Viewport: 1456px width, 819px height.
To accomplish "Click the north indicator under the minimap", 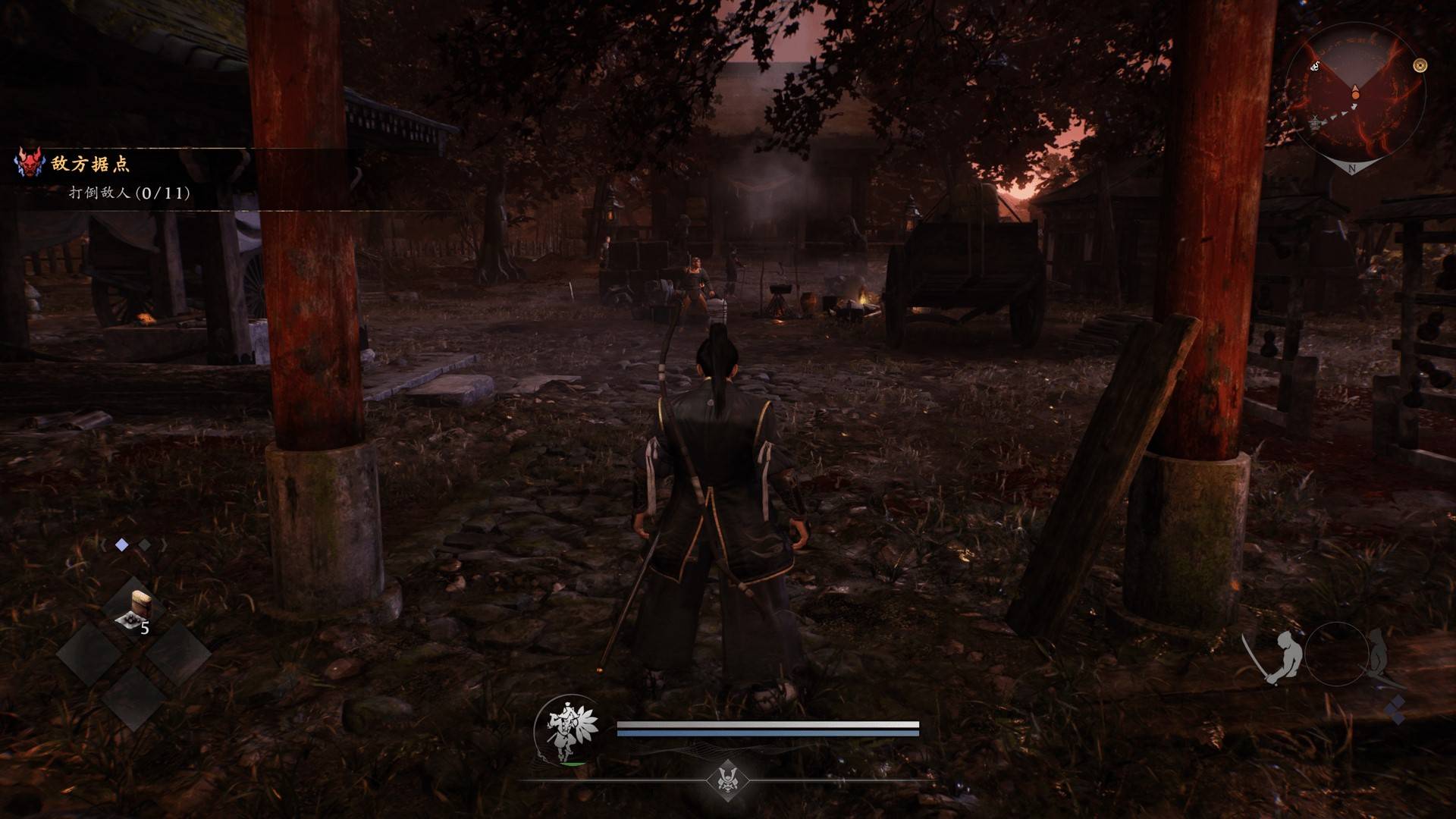I will click(x=1352, y=170).
